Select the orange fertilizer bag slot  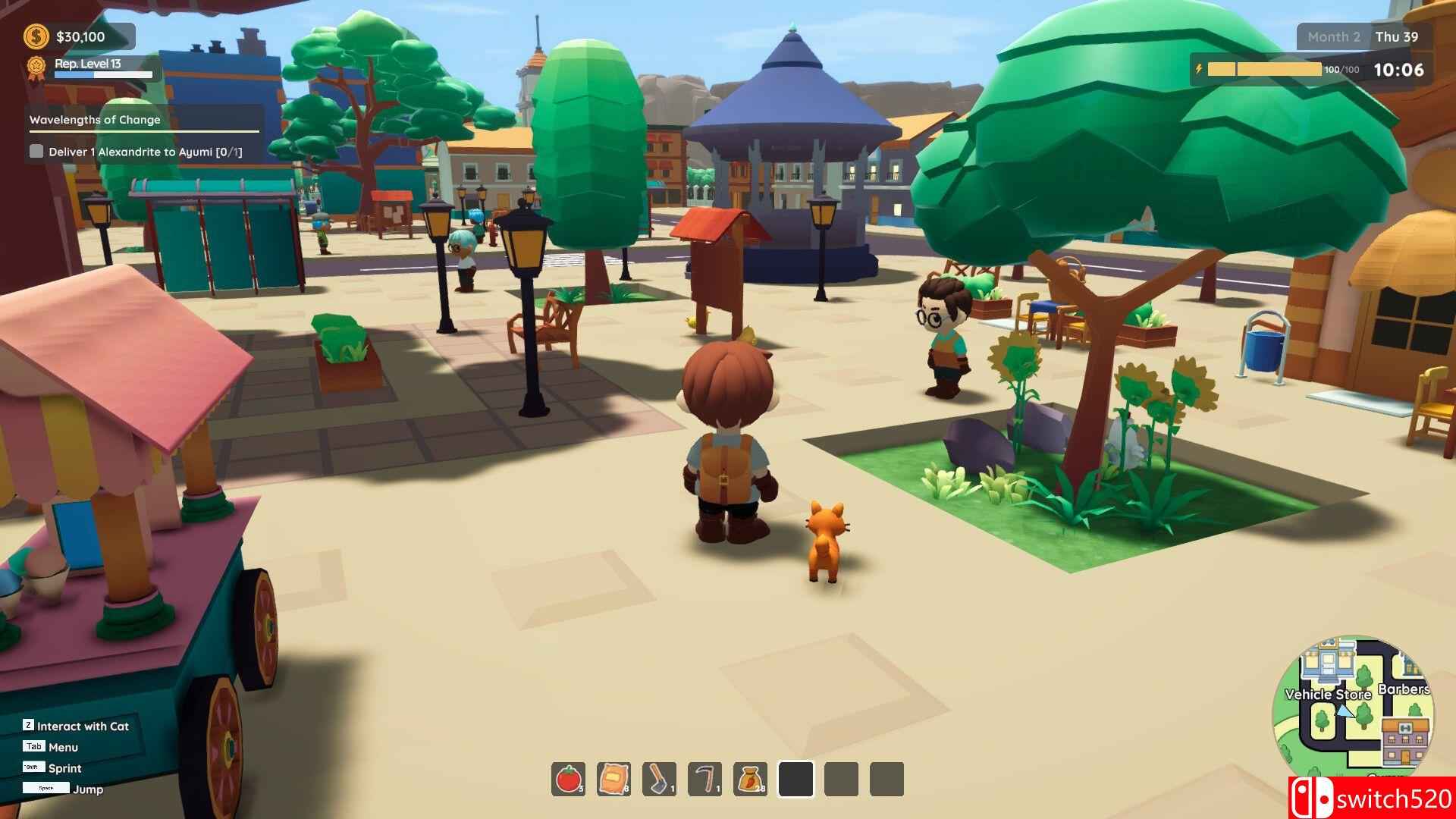point(613,780)
